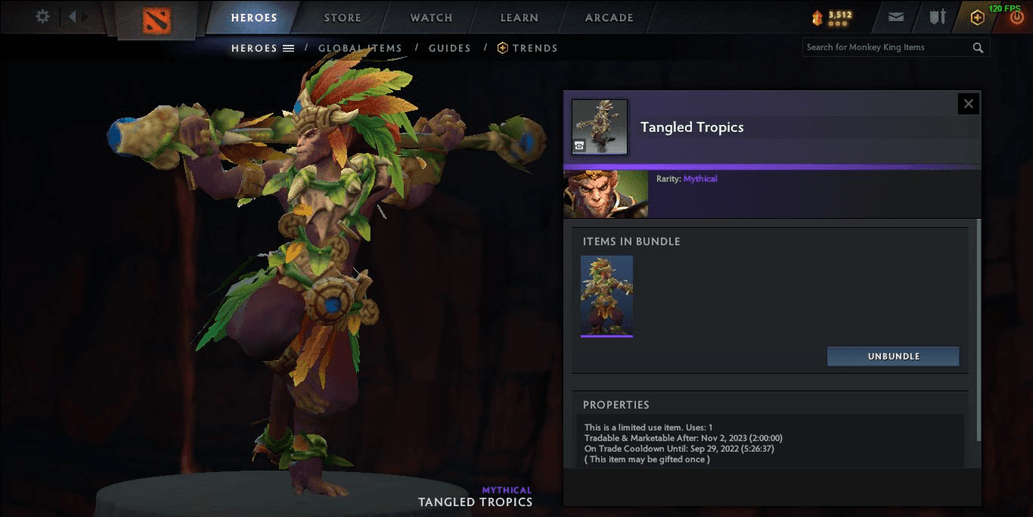The height and width of the screenshot is (517, 1033).
Task: Show the Global Items page
Action: coord(360,48)
